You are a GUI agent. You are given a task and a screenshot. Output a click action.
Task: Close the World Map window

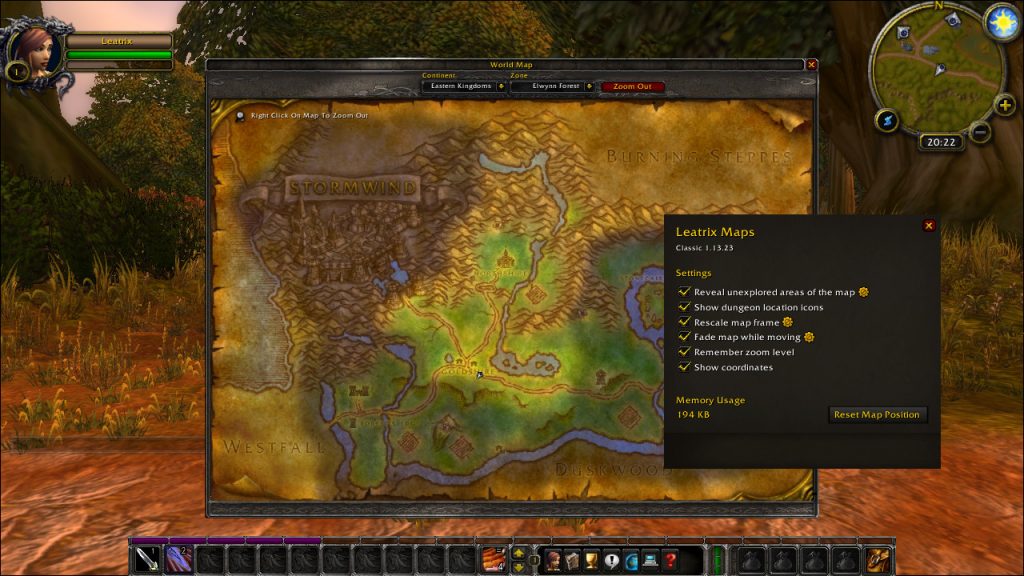click(811, 65)
